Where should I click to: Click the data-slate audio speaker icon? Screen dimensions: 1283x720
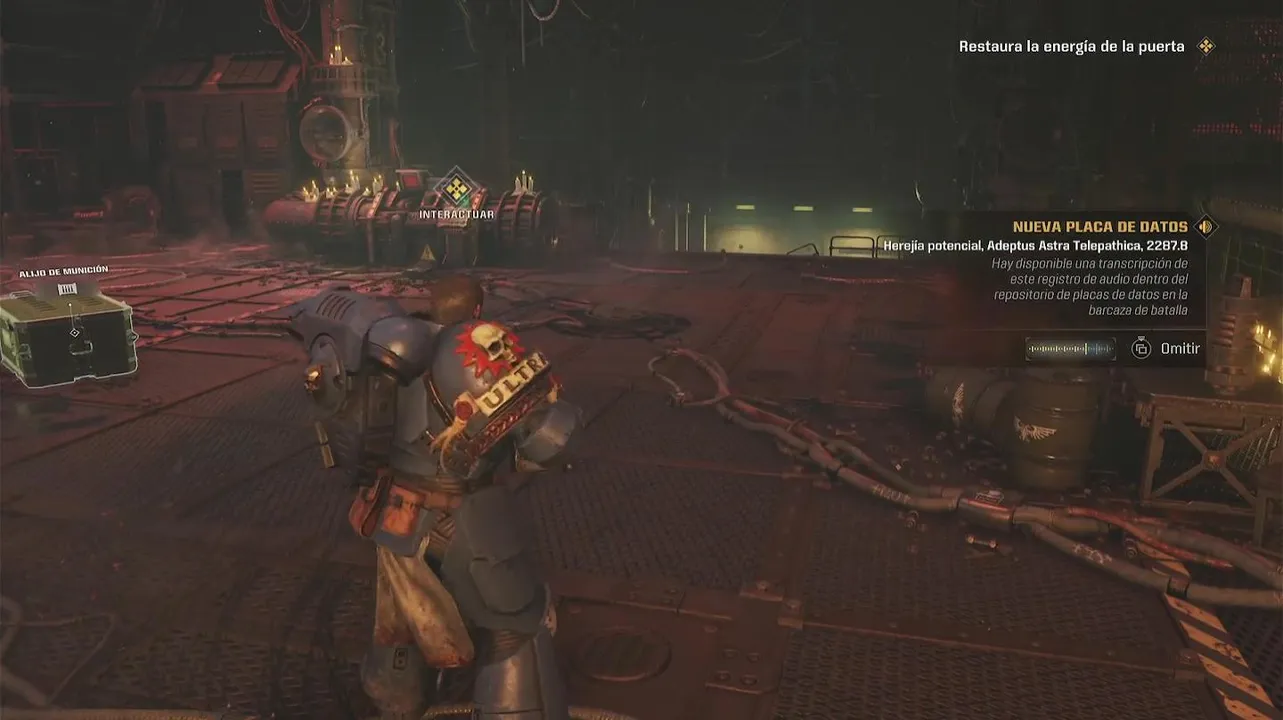click(1206, 227)
